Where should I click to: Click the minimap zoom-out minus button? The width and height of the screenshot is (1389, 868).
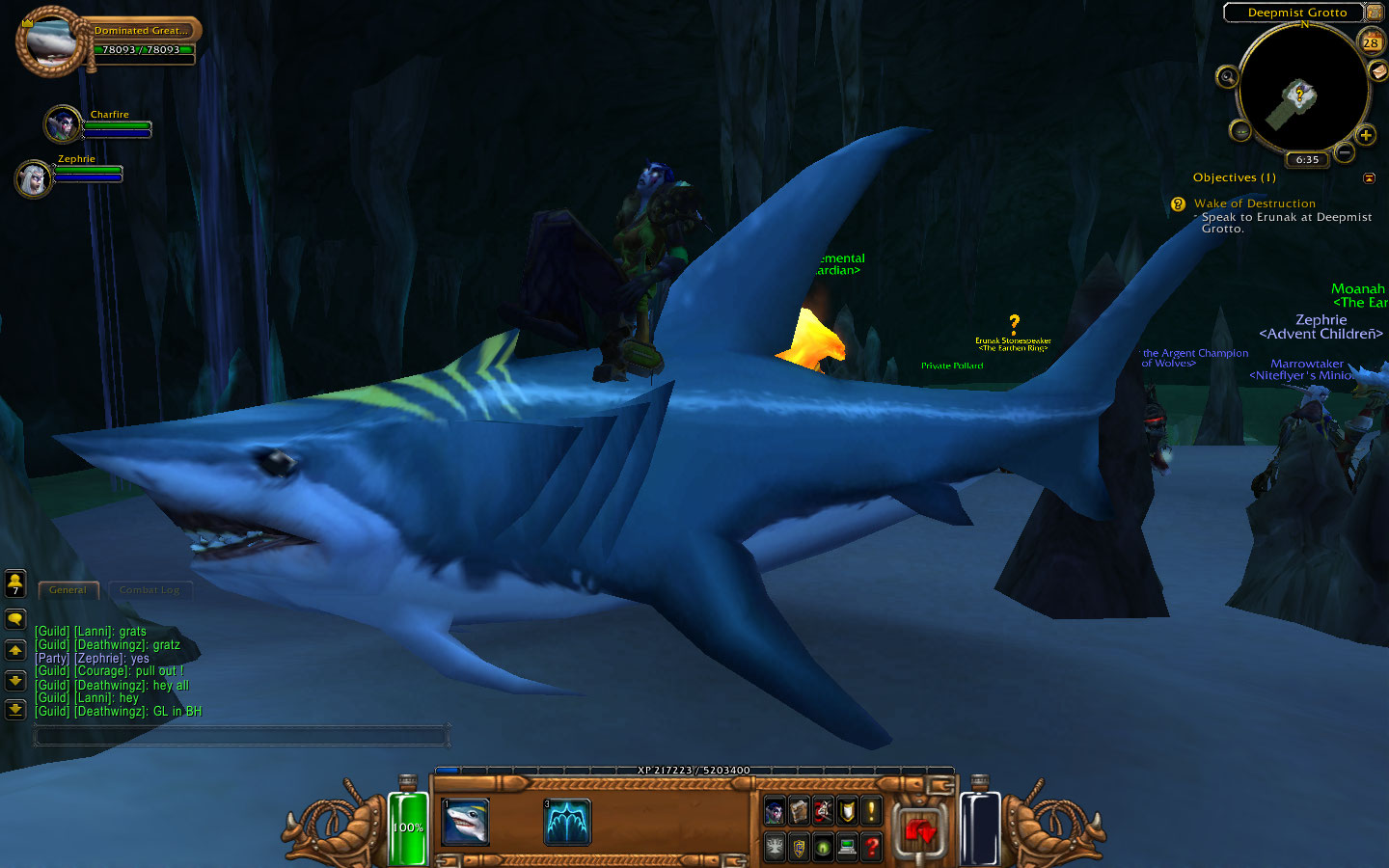click(1345, 151)
